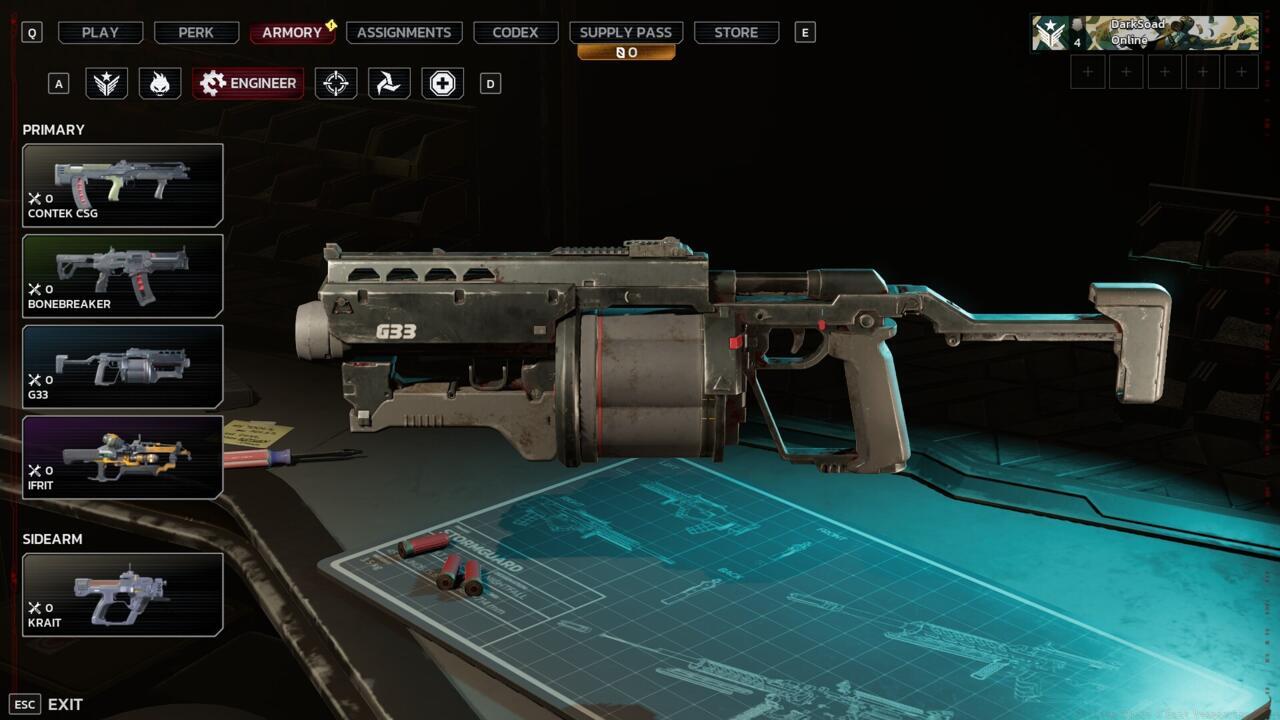The image size is (1280, 720).
Task: Select the Engineer class button
Action: [248, 83]
